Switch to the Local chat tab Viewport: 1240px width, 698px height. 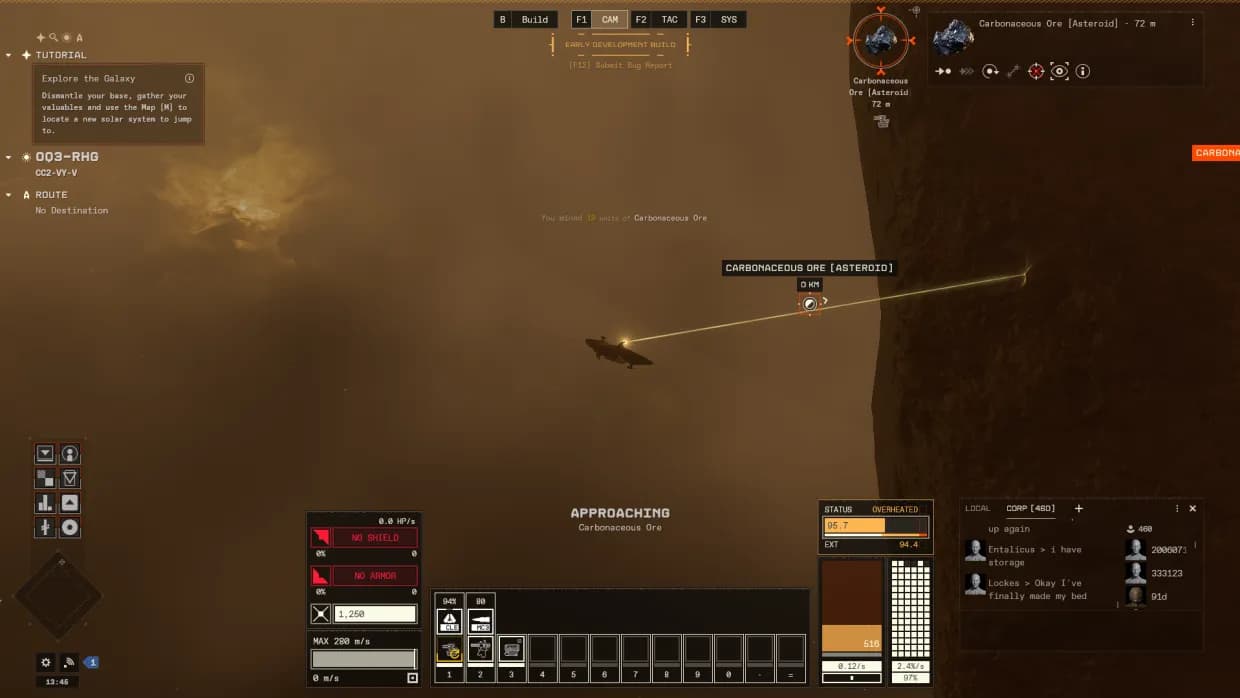977,508
